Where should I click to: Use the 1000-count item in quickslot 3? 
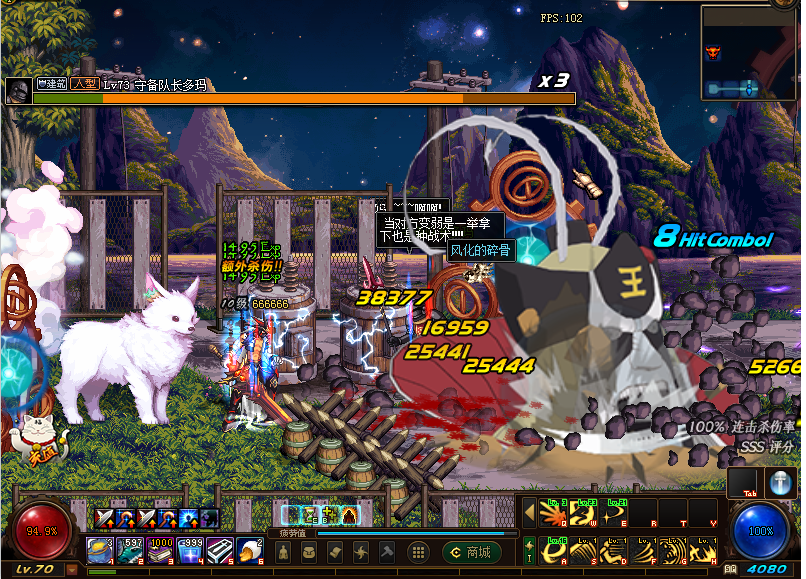click(162, 550)
